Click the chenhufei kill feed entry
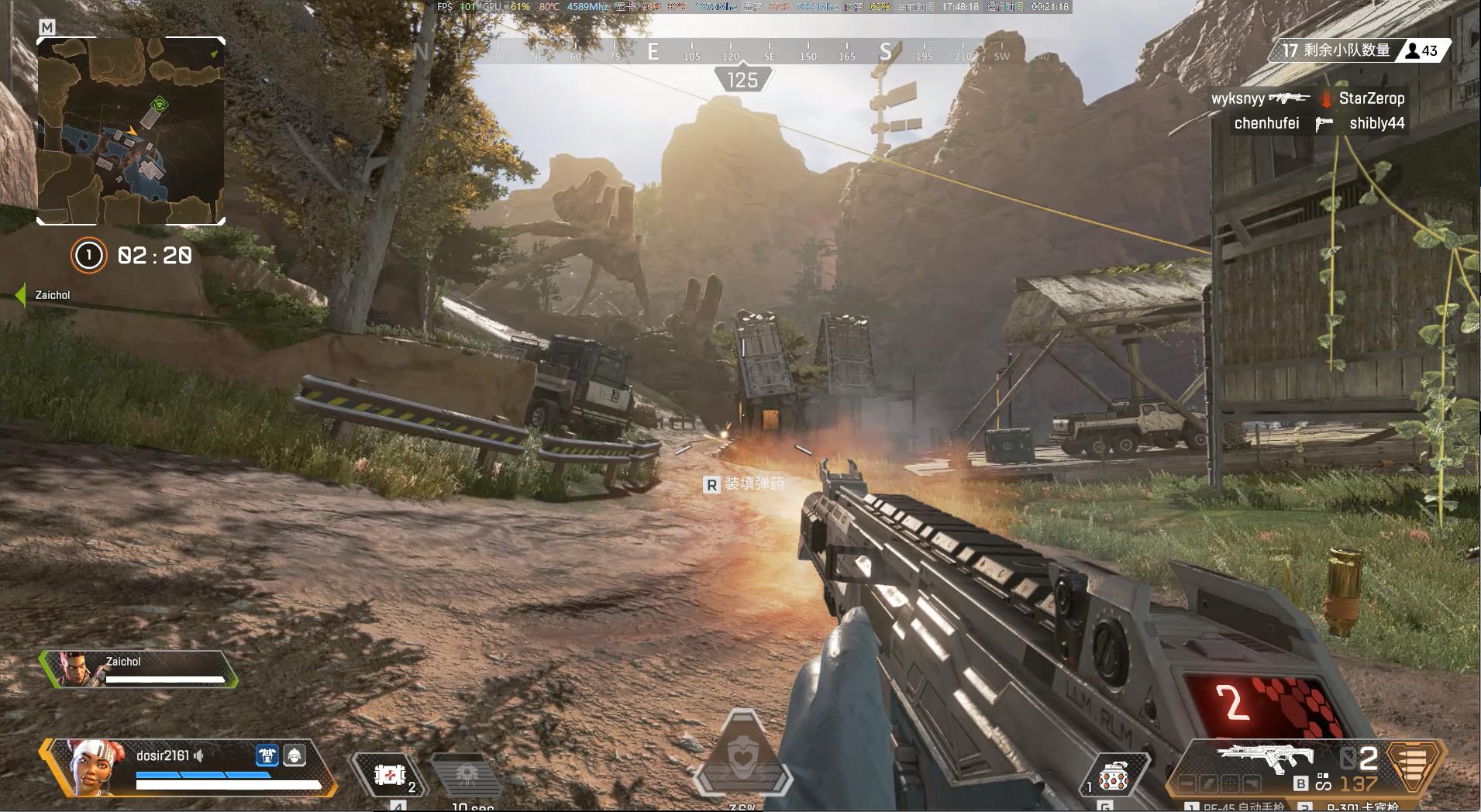The width and height of the screenshot is (1481, 812). pos(1266,123)
